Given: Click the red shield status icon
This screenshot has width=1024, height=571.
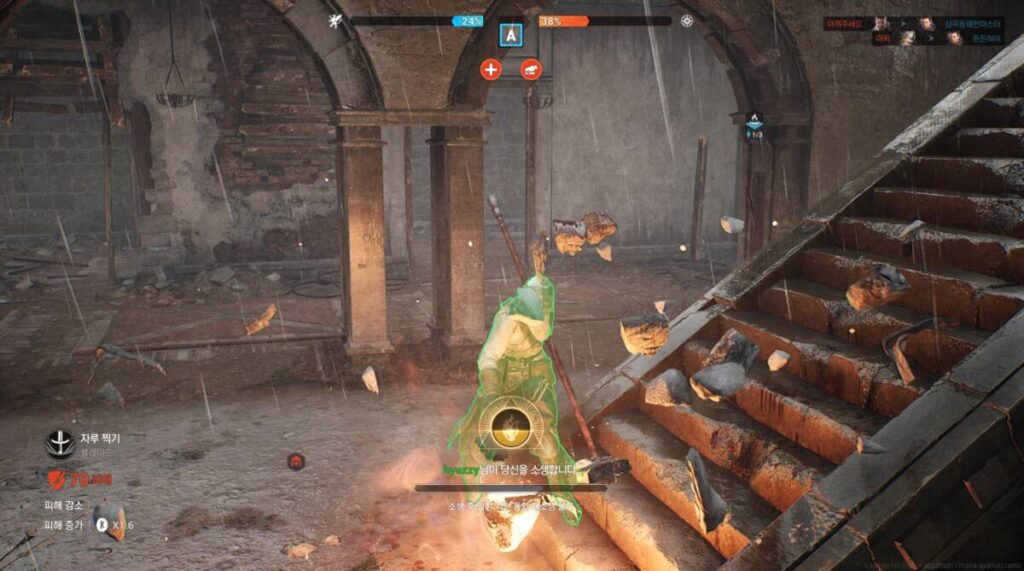Looking at the screenshot, I should [55, 479].
